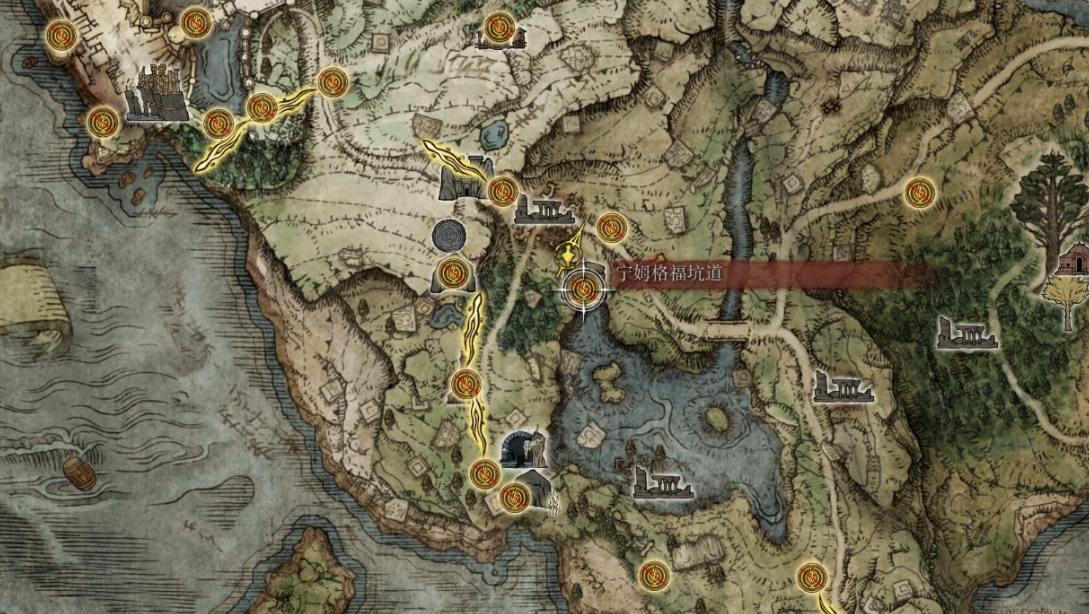Select the lone grace near the Minor Erdtree
The height and width of the screenshot is (614, 1089).
918,192
